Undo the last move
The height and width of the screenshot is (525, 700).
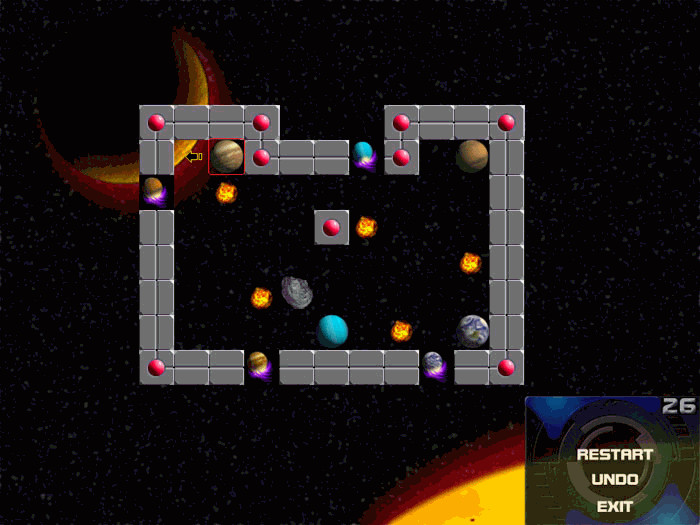click(x=614, y=480)
